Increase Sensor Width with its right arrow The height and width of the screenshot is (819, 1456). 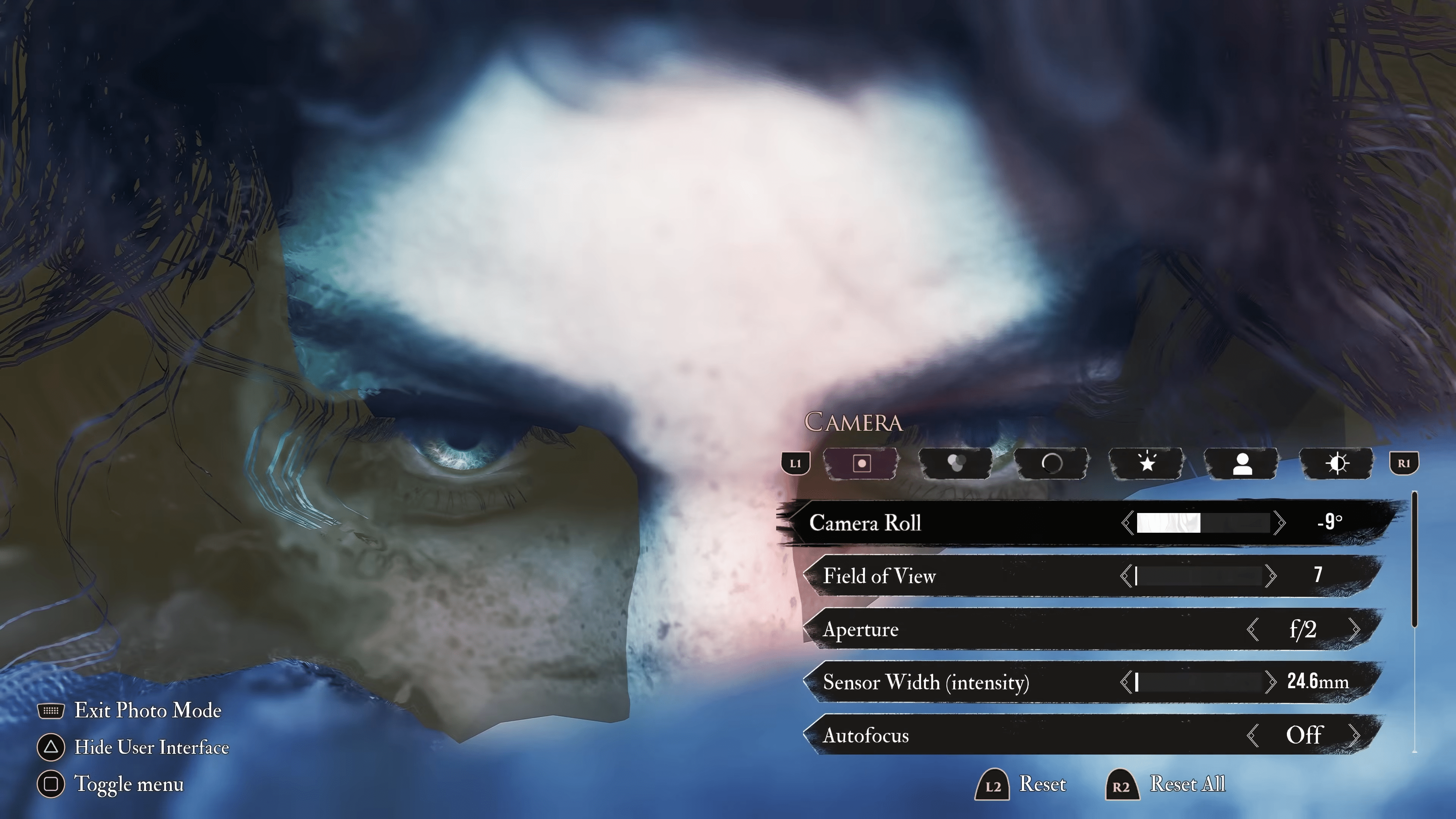coord(1271,682)
